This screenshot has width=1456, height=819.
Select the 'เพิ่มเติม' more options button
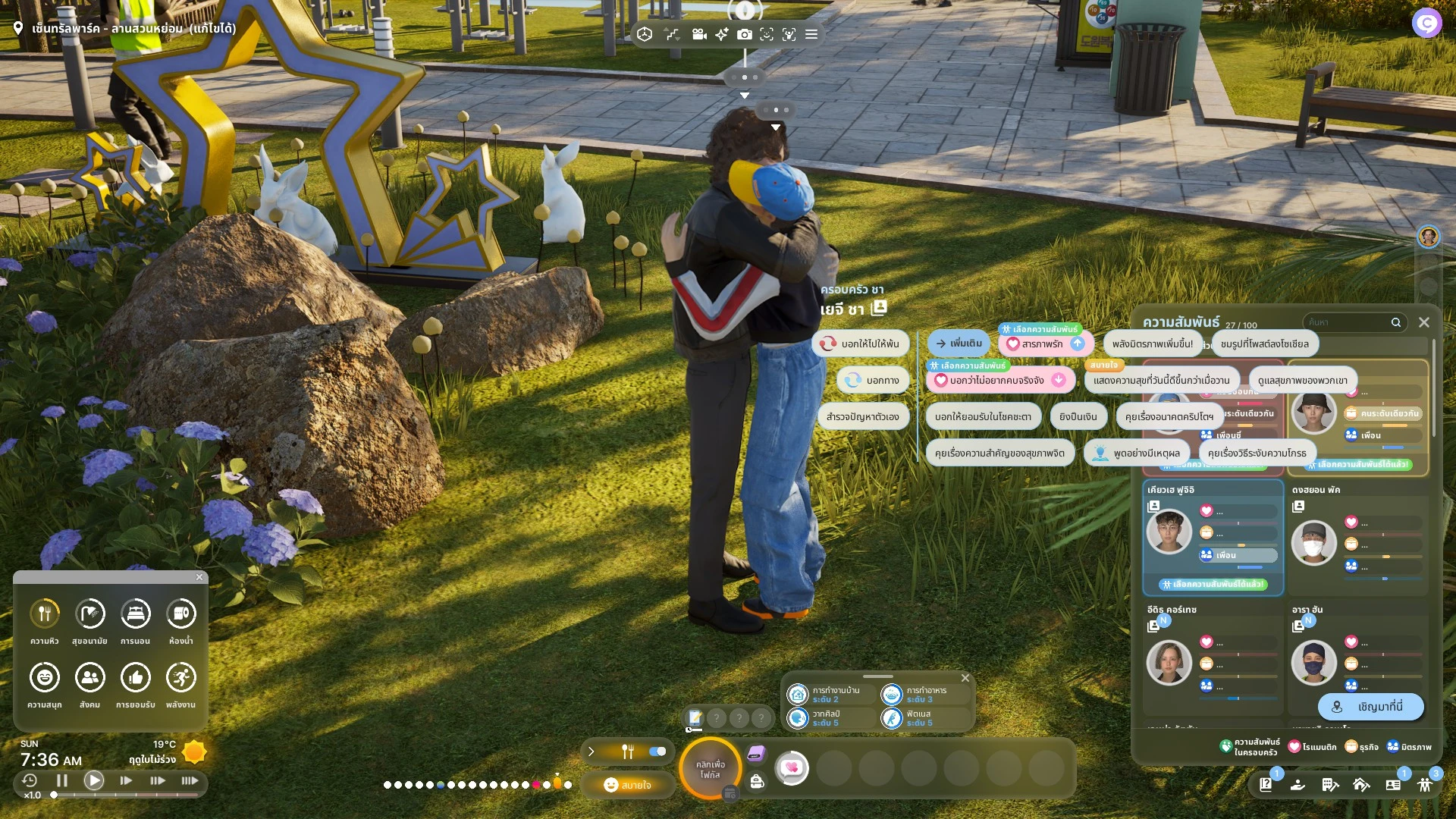pyautogui.click(x=959, y=344)
